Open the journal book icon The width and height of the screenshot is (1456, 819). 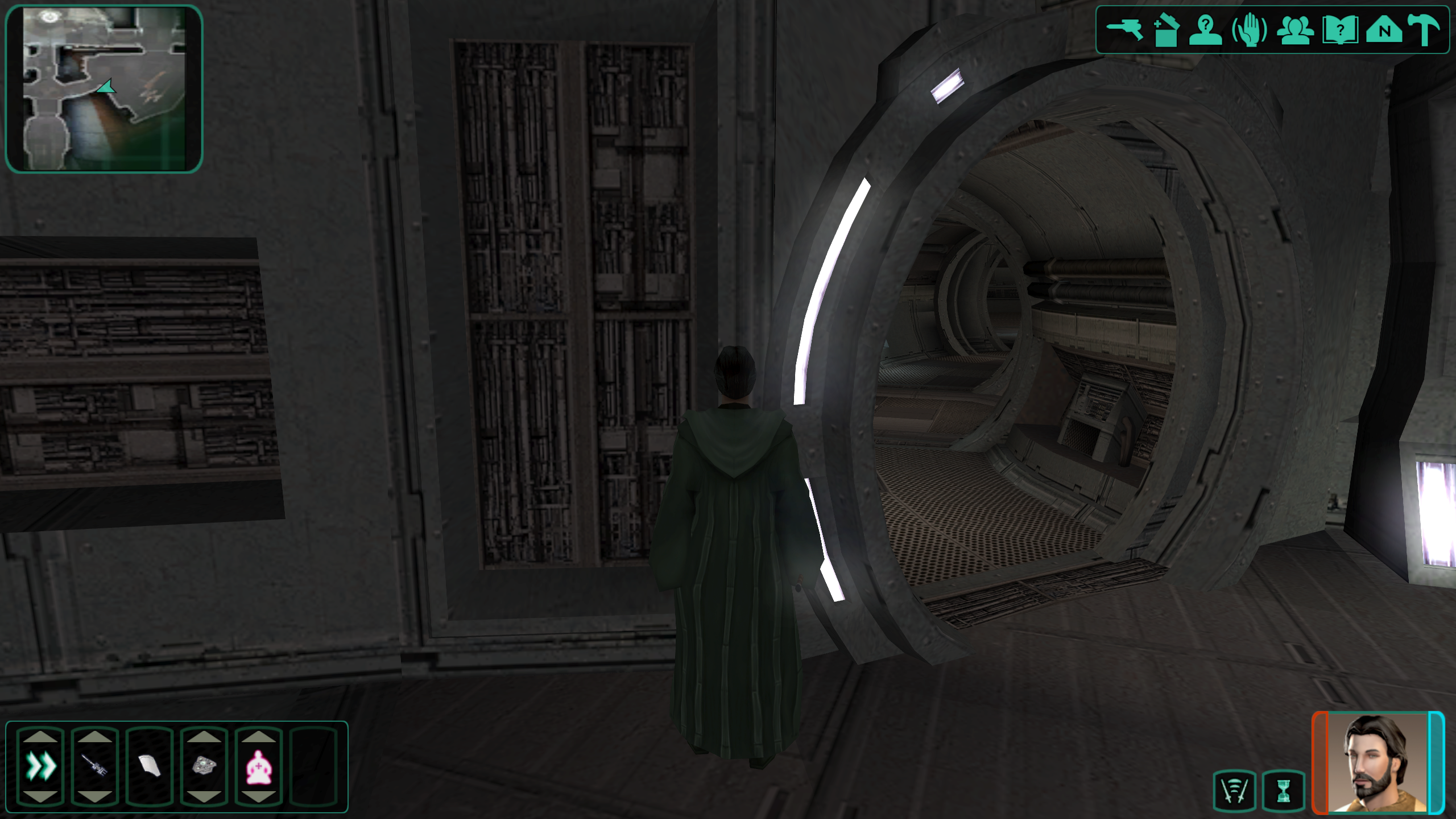tap(1341, 30)
